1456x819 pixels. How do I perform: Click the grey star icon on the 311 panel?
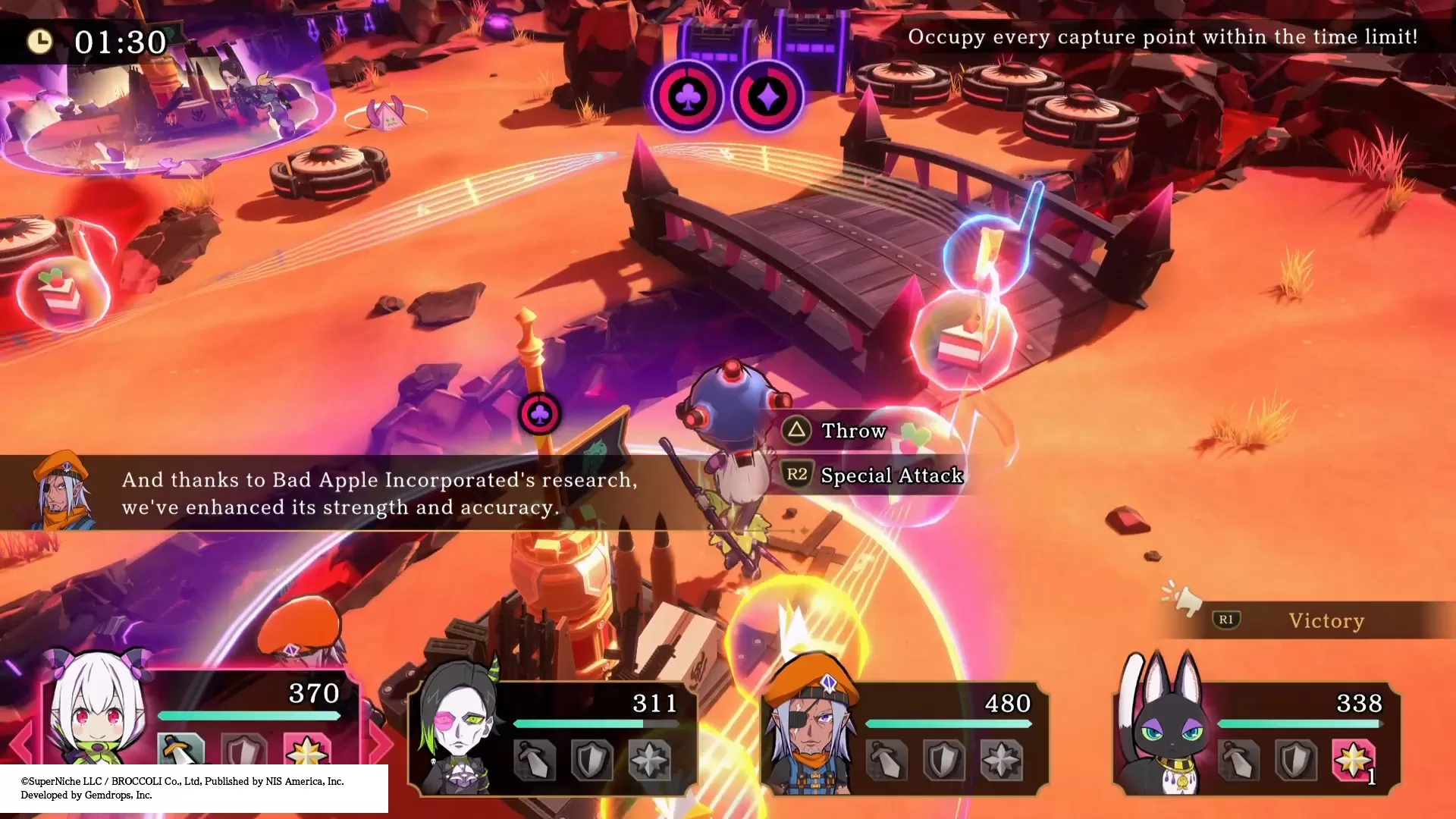tap(650, 760)
